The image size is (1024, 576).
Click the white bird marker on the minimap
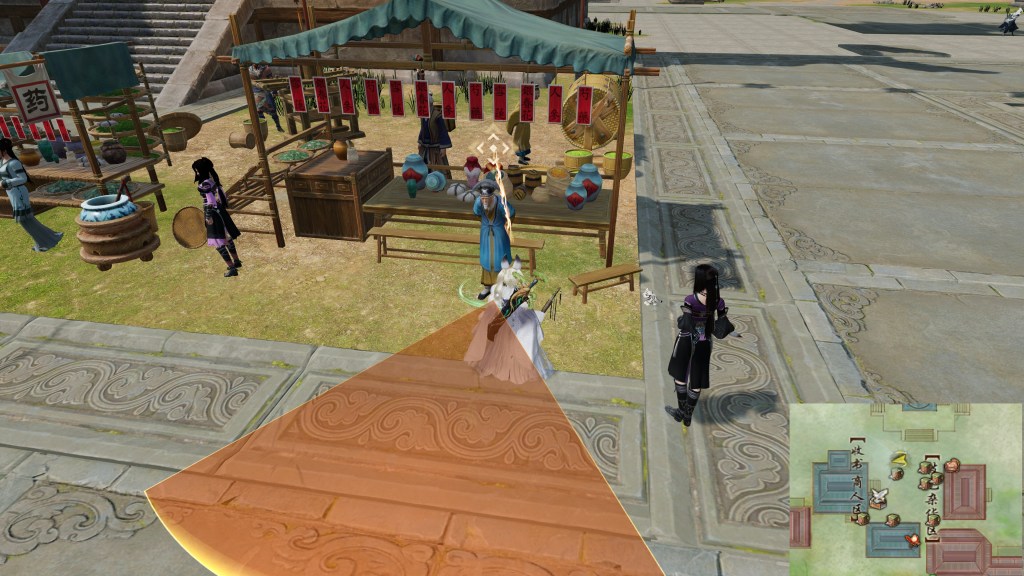click(879, 496)
